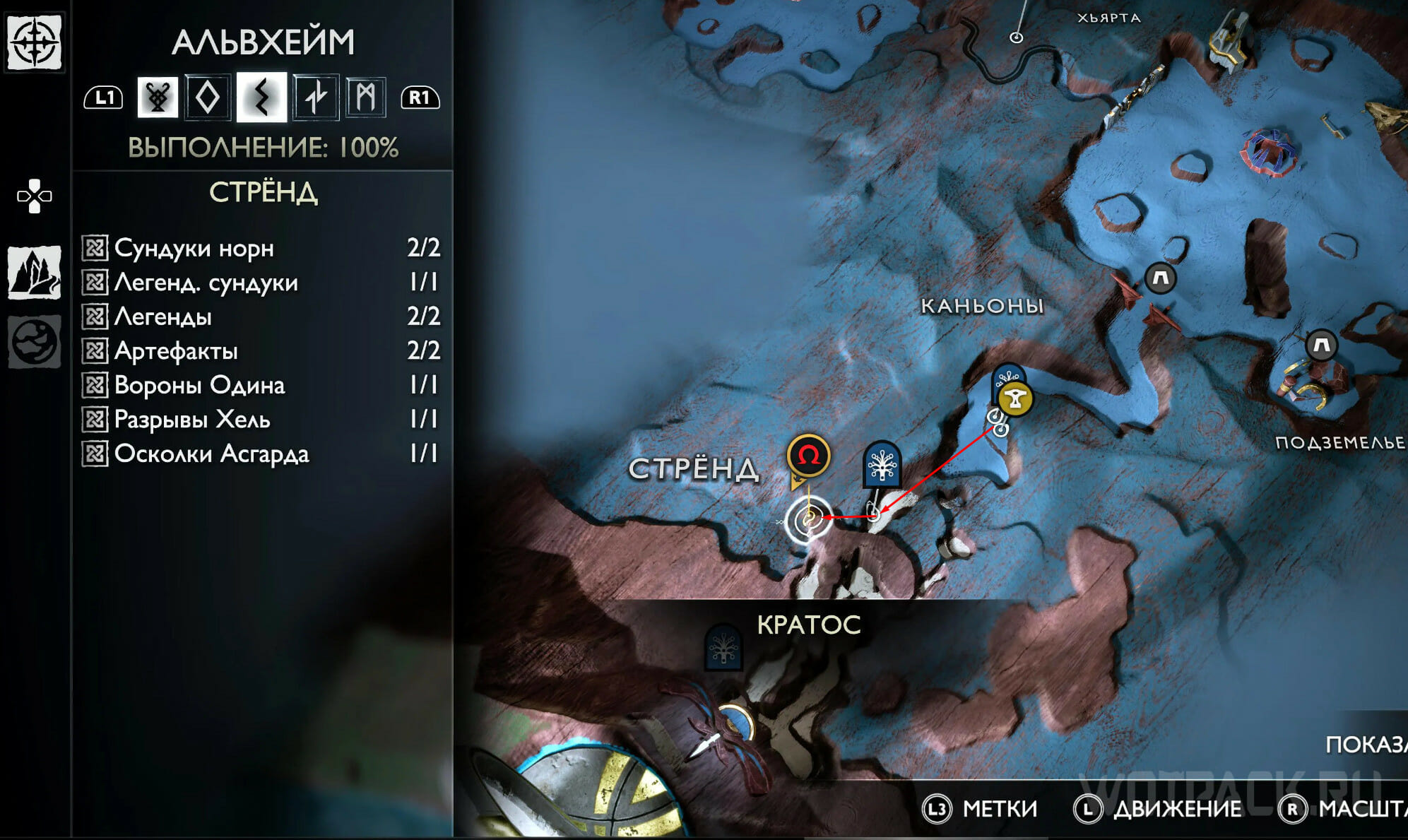Viewport: 1408px width, 840px height.
Task: Select the gate marker above Подземелье
Action: coord(1322,345)
